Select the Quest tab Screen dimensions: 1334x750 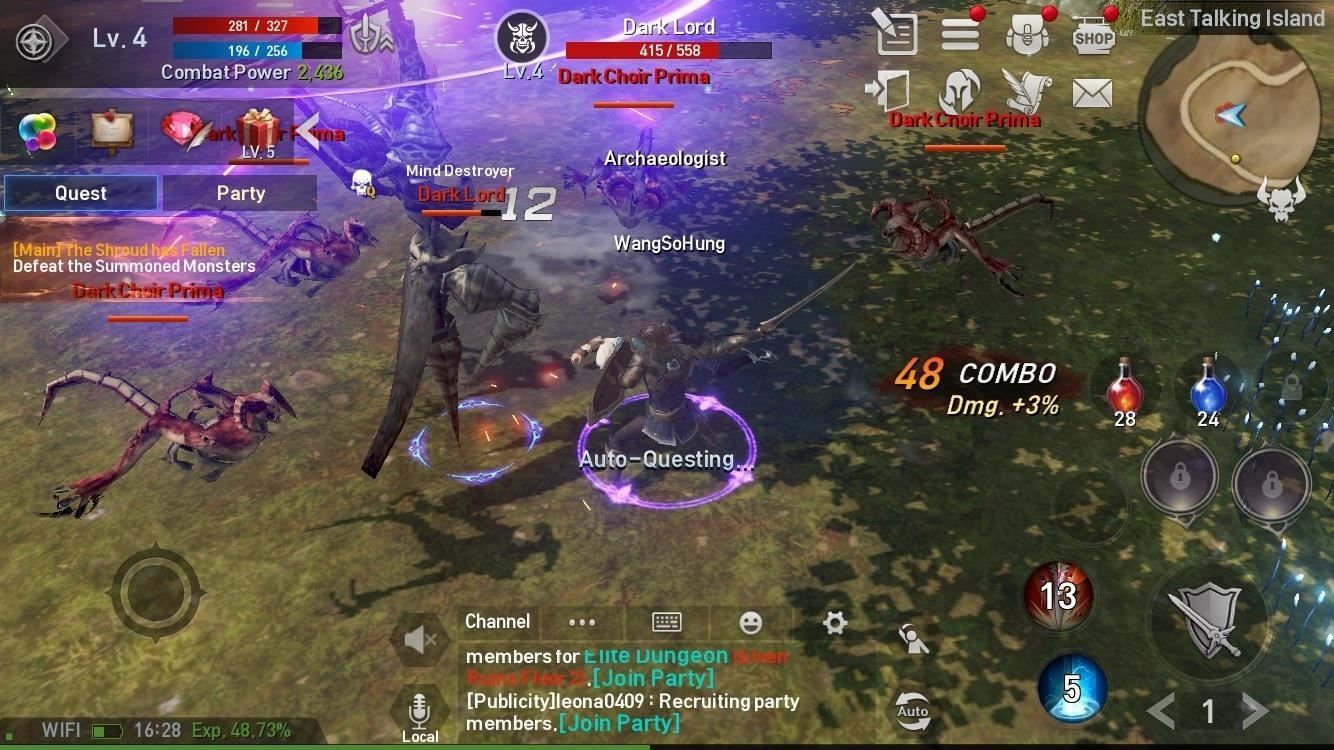click(81, 193)
